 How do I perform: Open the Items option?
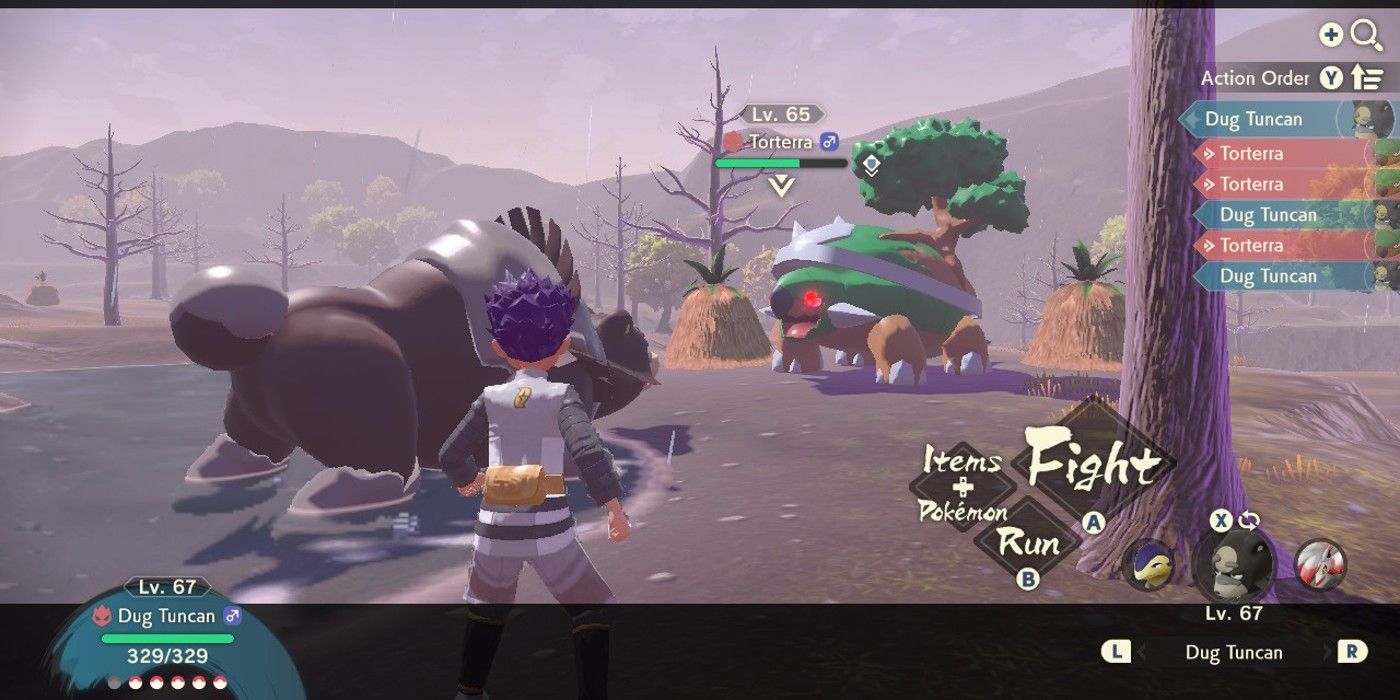coord(961,461)
